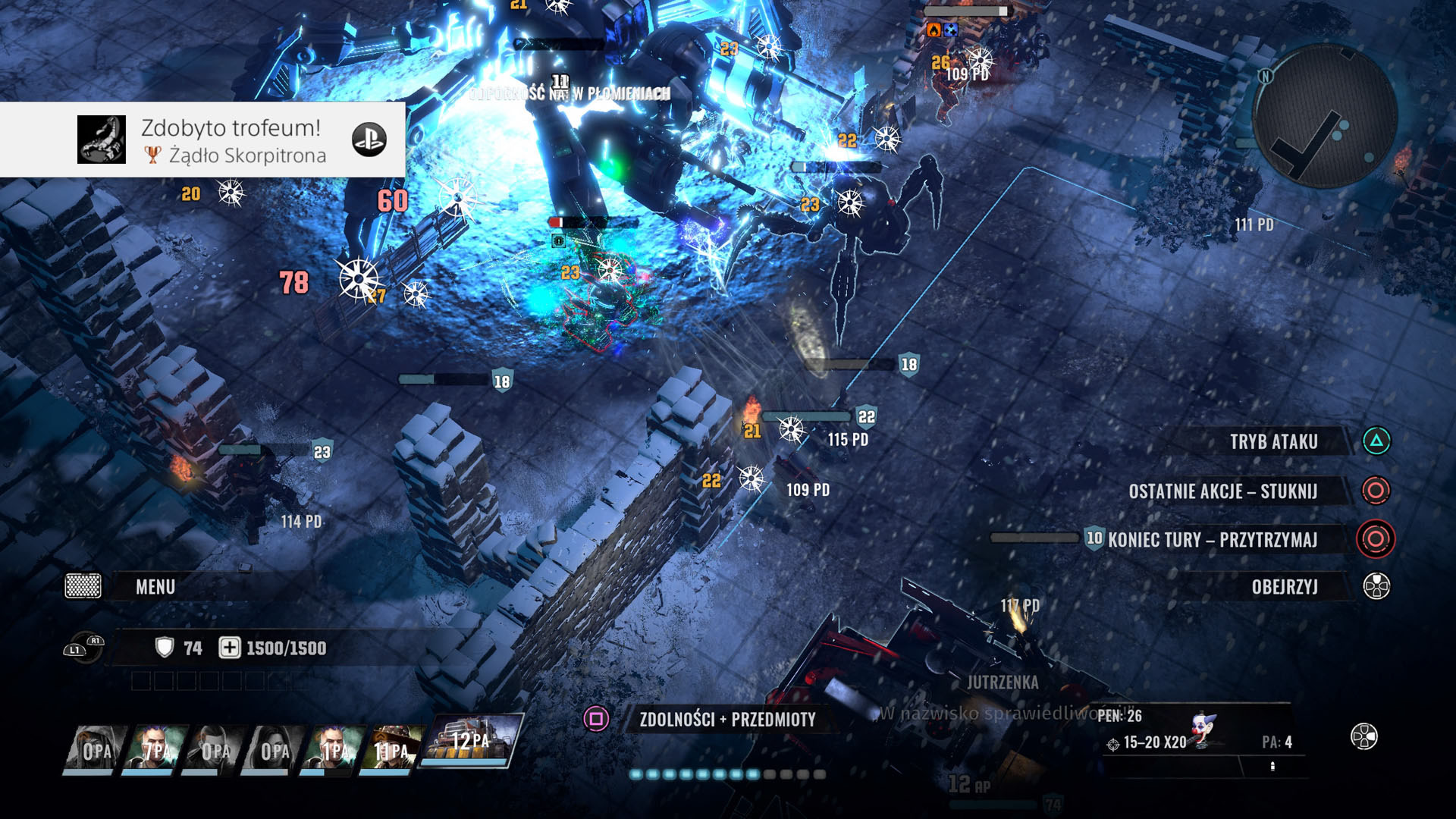1456x819 pixels.
Task: Select the truck portrait with 12 PA
Action: click(472, 741)
